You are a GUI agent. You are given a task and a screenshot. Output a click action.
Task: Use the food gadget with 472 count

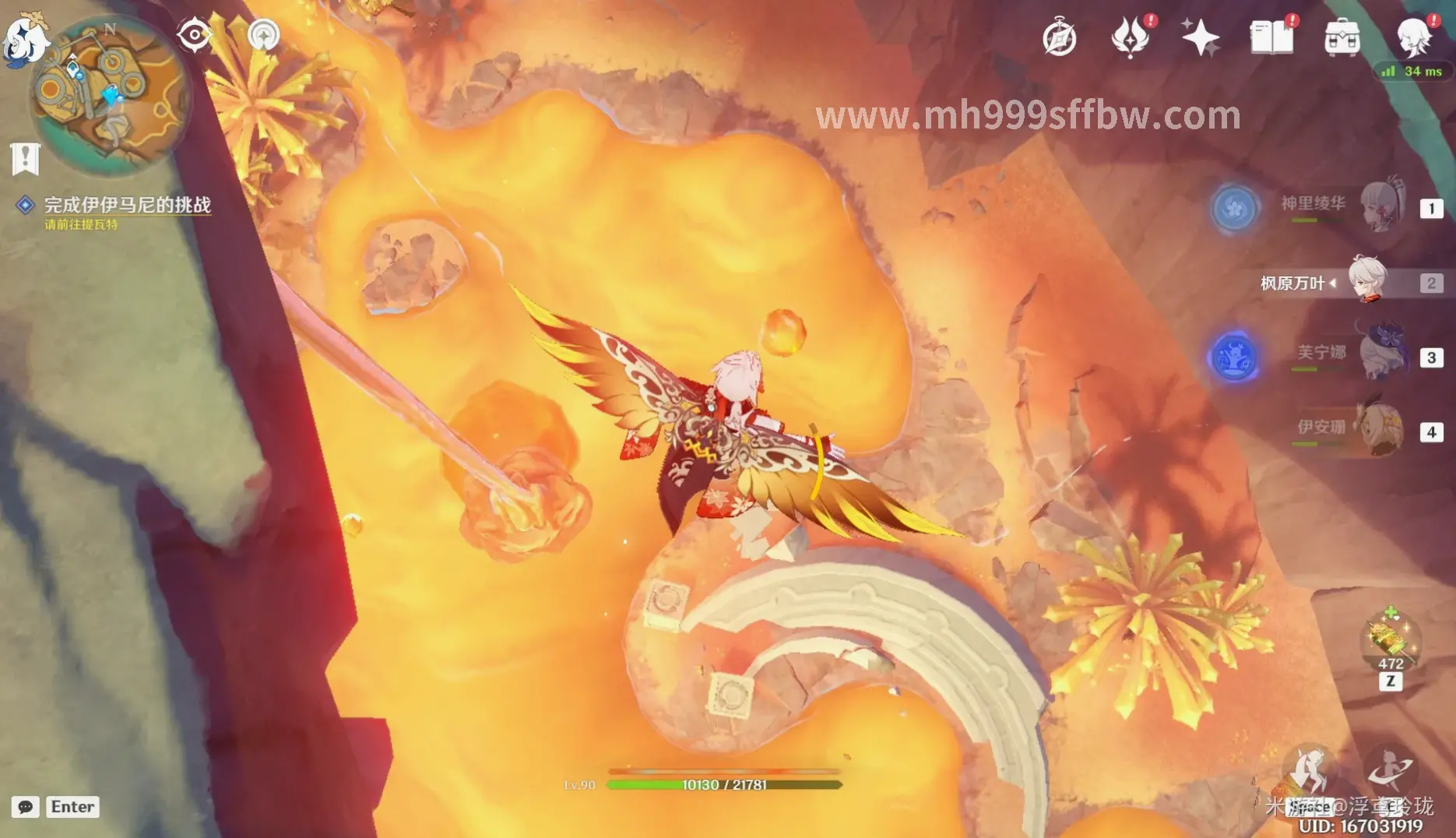(1391, 643)
